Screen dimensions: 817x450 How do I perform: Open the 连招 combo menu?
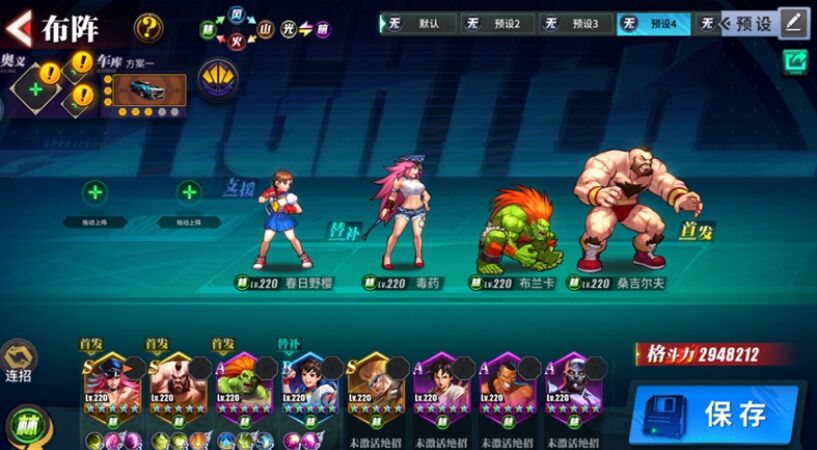[19, 361]
